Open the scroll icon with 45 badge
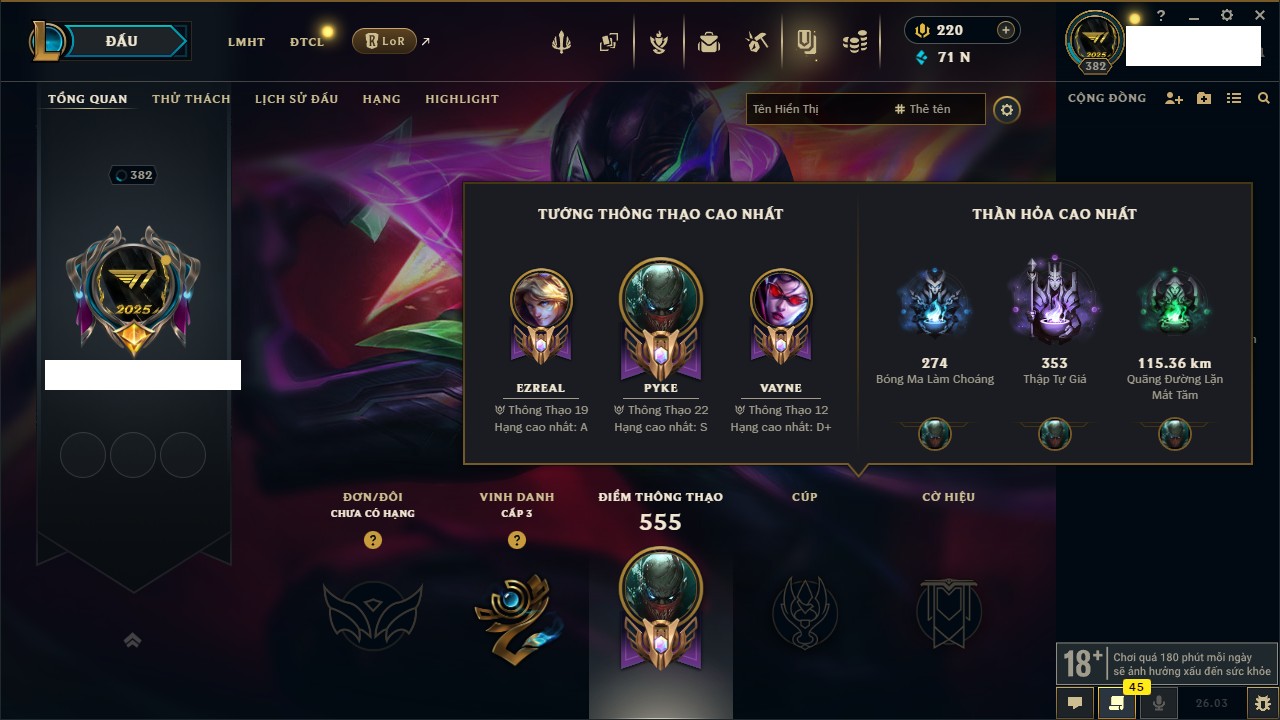This screenshot has width=1280, height=720. click(x=1116, y=702)
